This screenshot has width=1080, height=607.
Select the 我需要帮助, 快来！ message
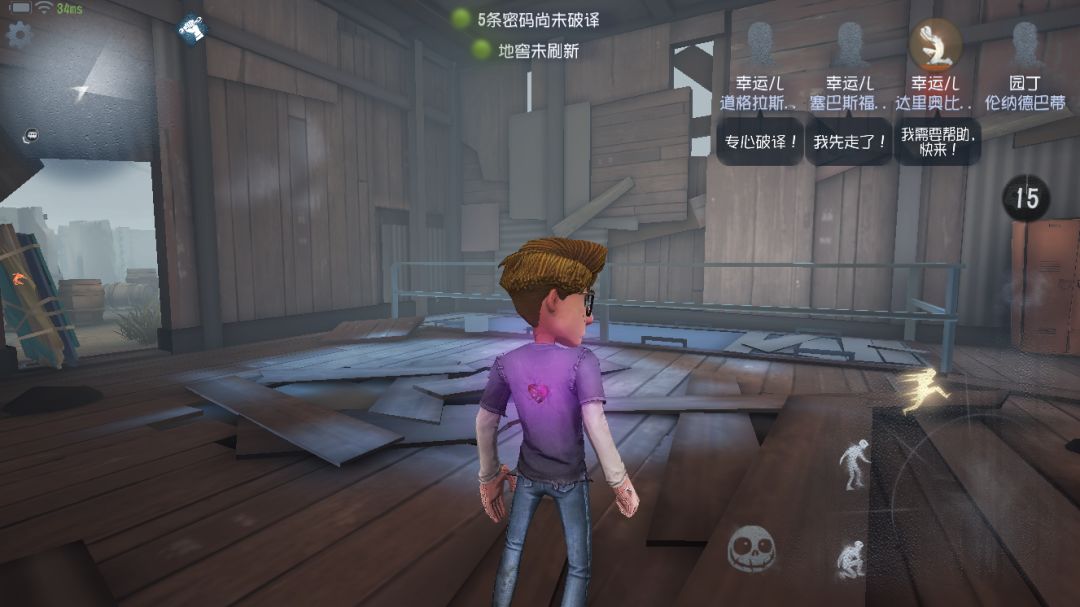click(x=937, y=141)
